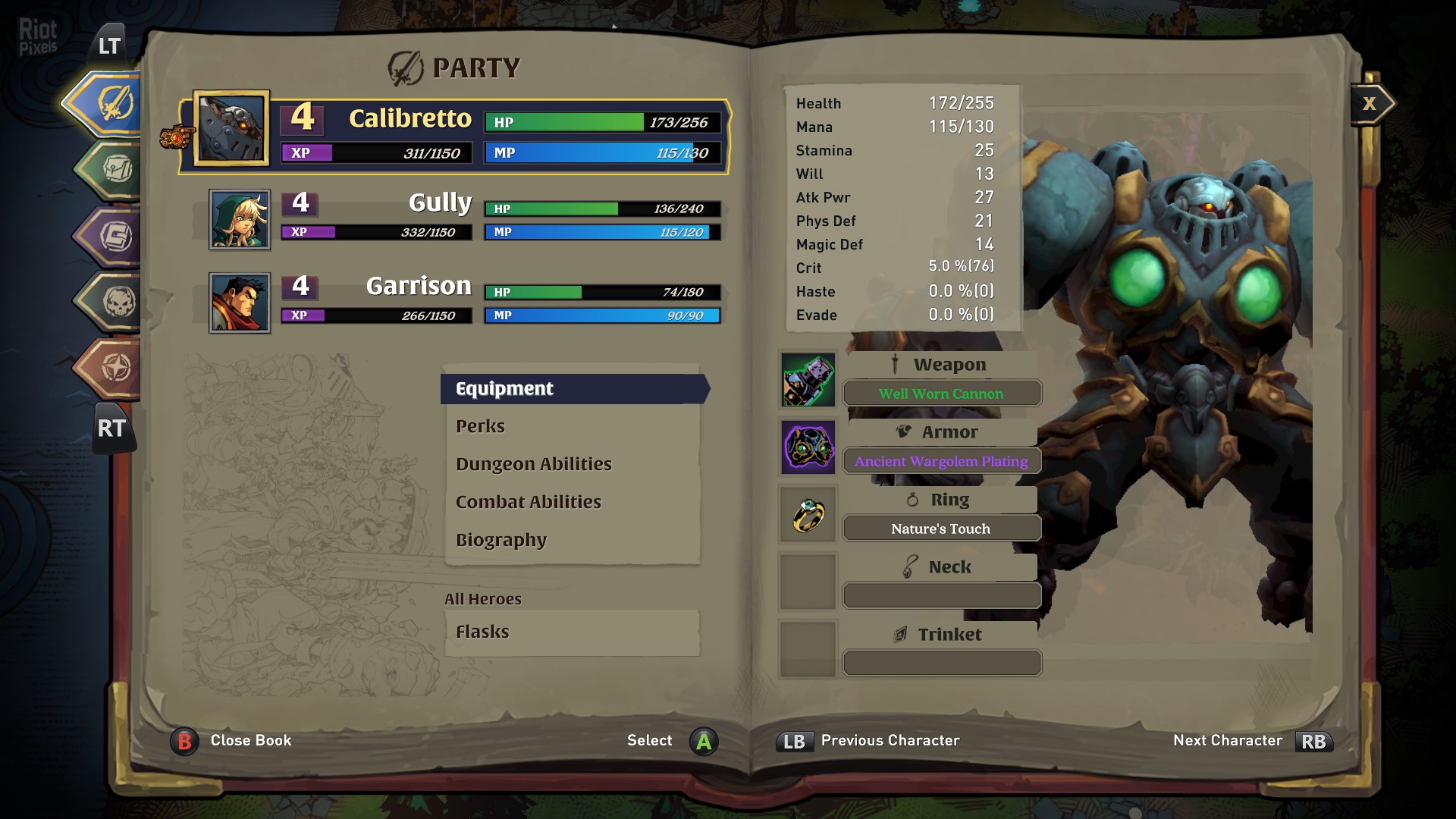Open the skull bestiary bookmark tab
This screenshot has height=819, width=1456.
point(117,303)
